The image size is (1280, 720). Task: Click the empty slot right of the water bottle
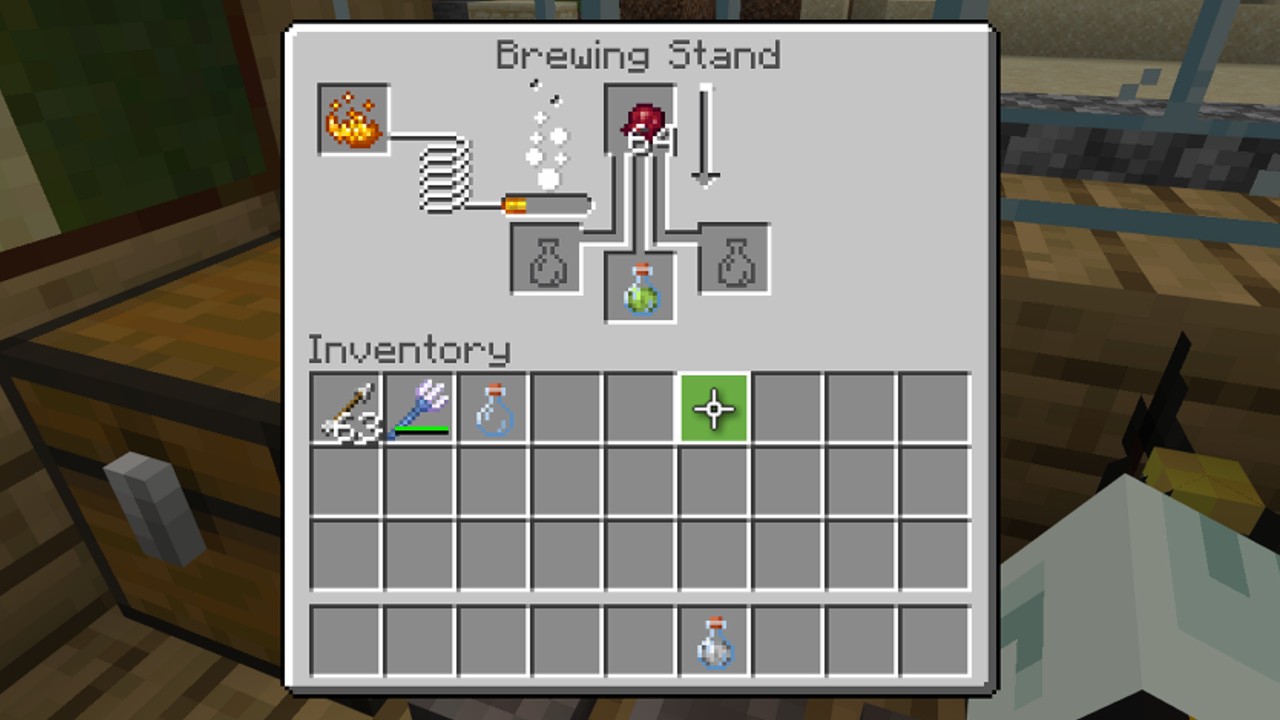coord(566,408)
